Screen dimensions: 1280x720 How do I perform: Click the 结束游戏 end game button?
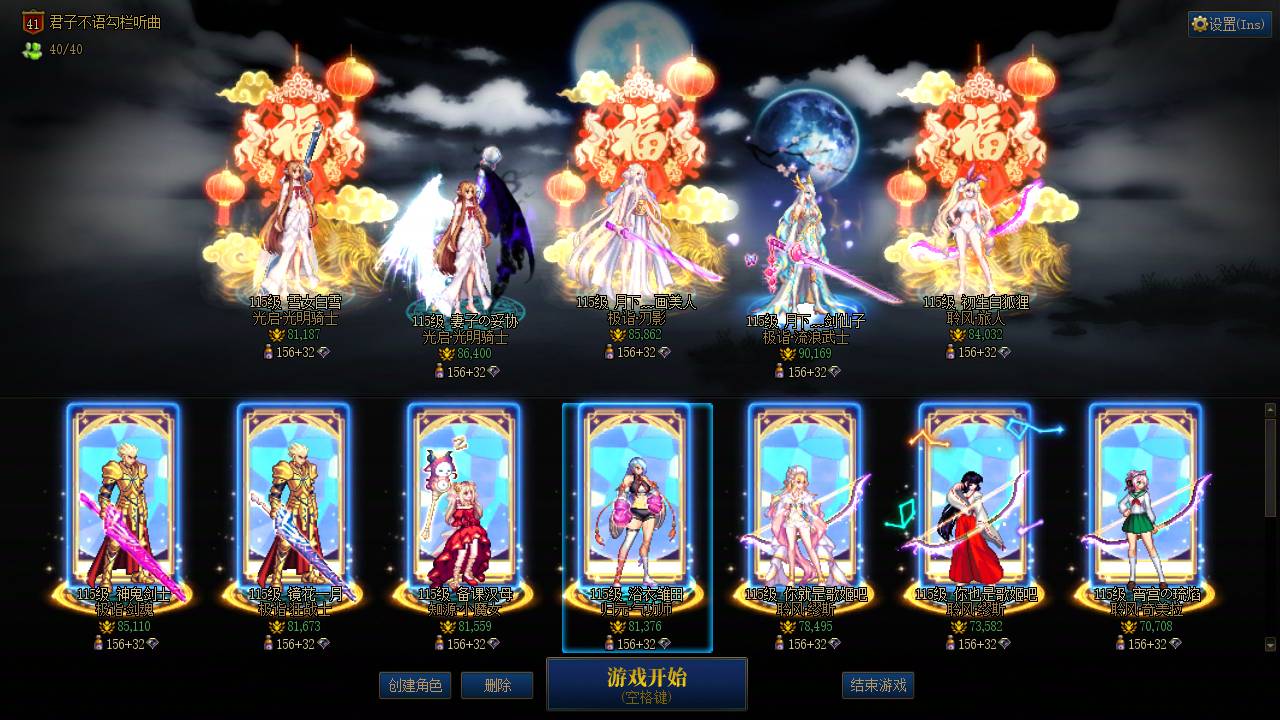877,686
